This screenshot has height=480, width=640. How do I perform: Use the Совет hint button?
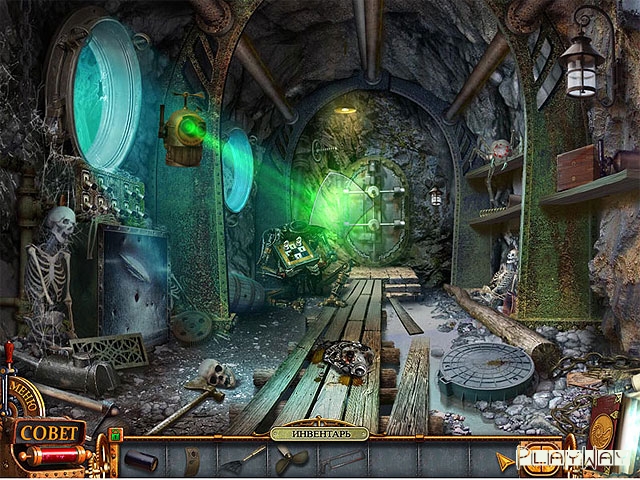[x=48, y=434]
